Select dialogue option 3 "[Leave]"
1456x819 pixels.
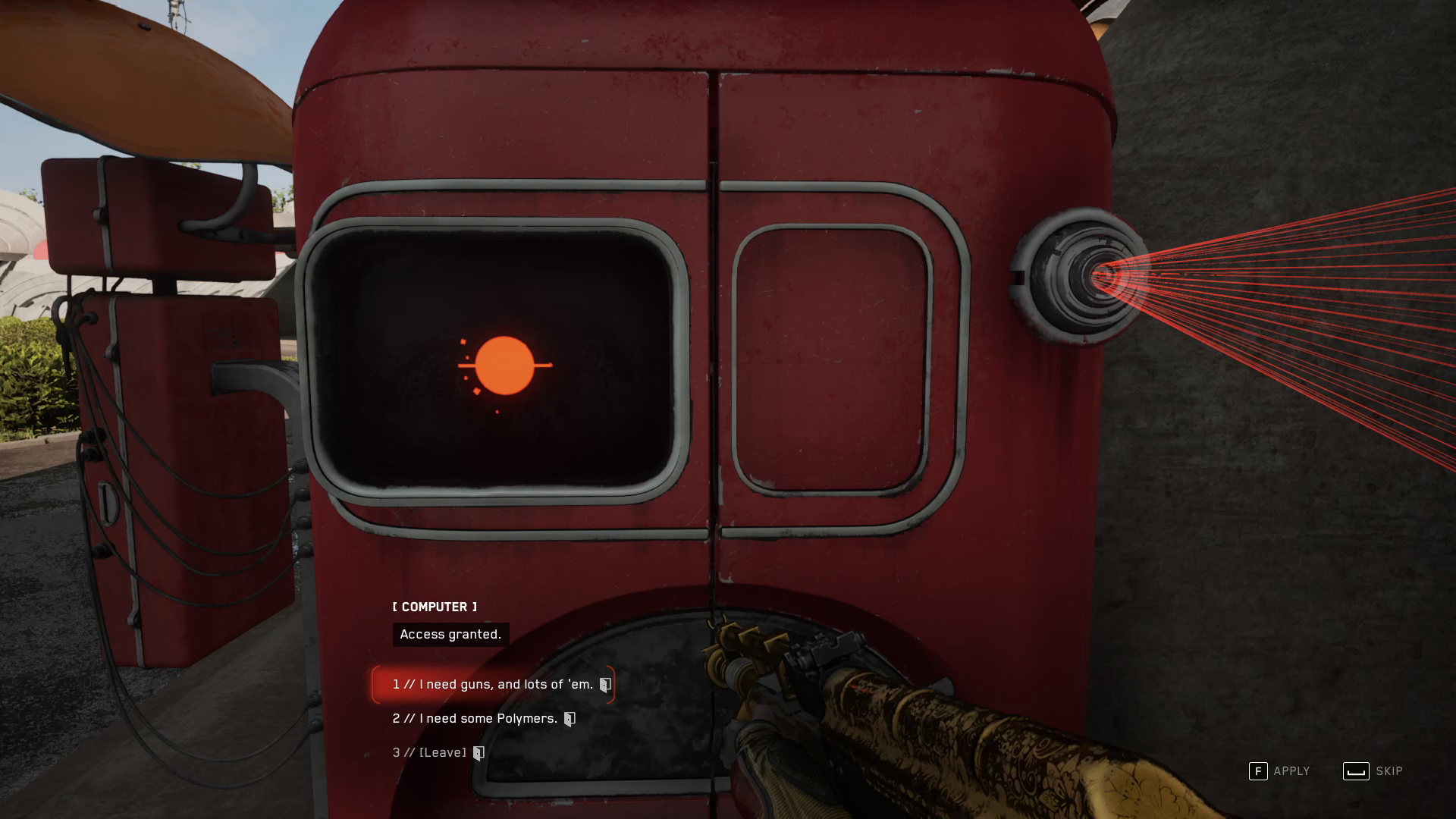tap(429, 752)
